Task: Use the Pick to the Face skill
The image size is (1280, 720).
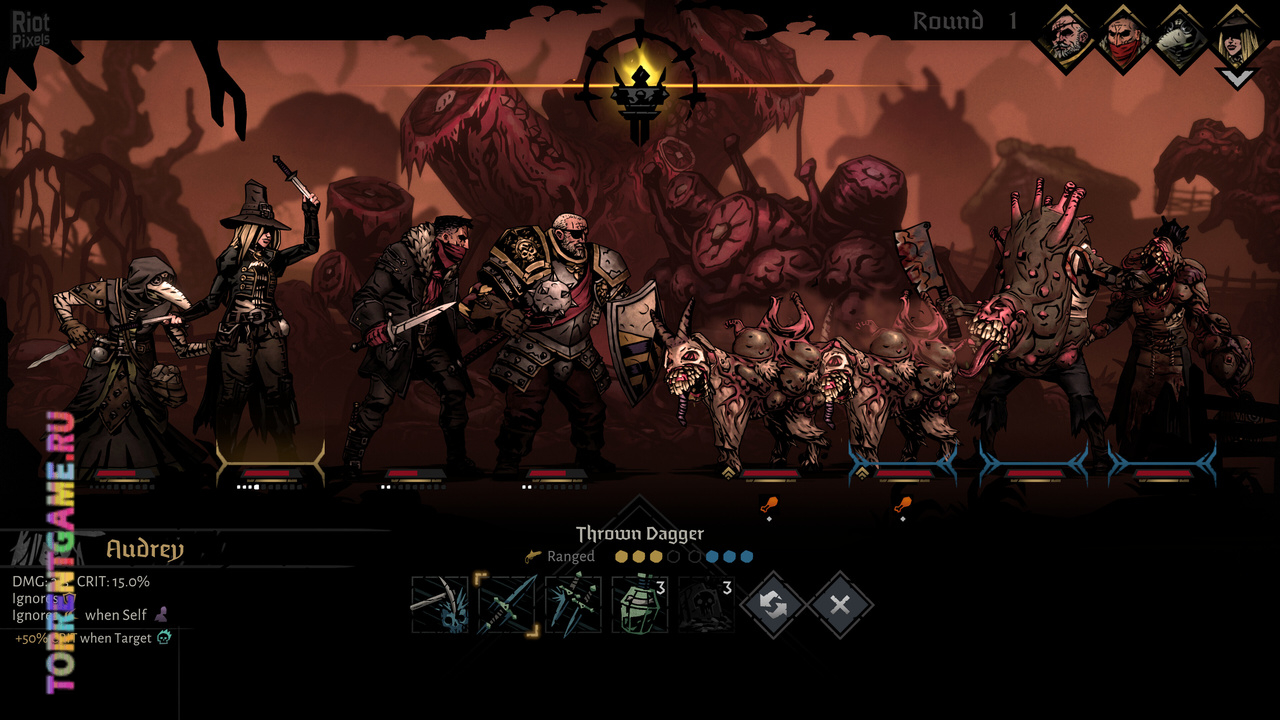Action: point(440,604)
